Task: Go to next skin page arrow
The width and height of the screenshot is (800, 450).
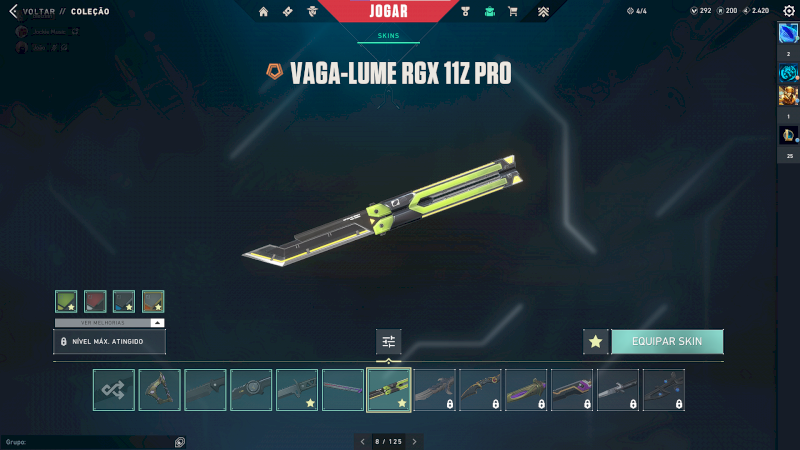Action: tap(415, 441)
